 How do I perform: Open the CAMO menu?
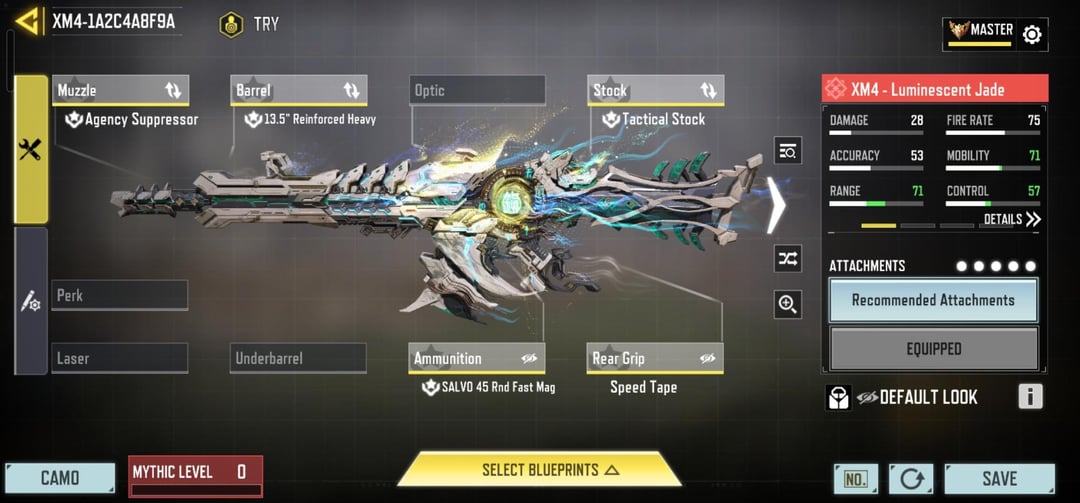tap(60, 478)
